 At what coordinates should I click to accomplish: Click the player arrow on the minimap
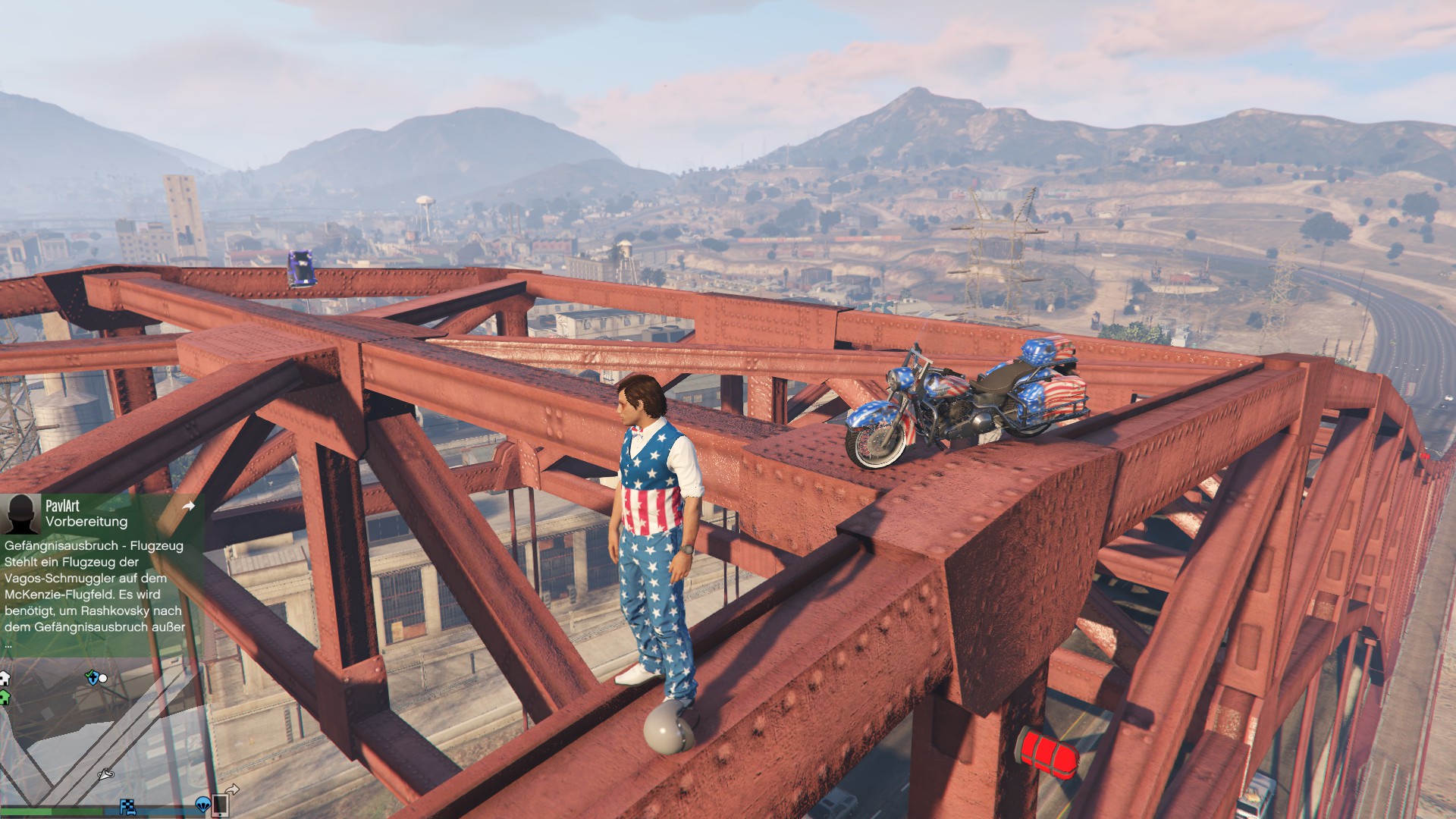click(105, 774)
